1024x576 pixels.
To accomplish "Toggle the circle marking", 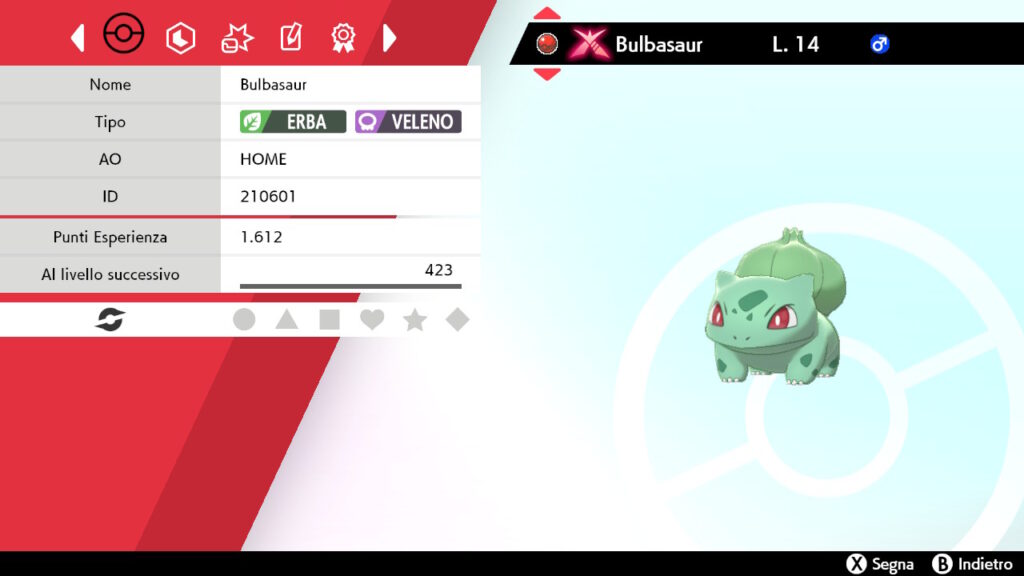I will tap(244, 320).
